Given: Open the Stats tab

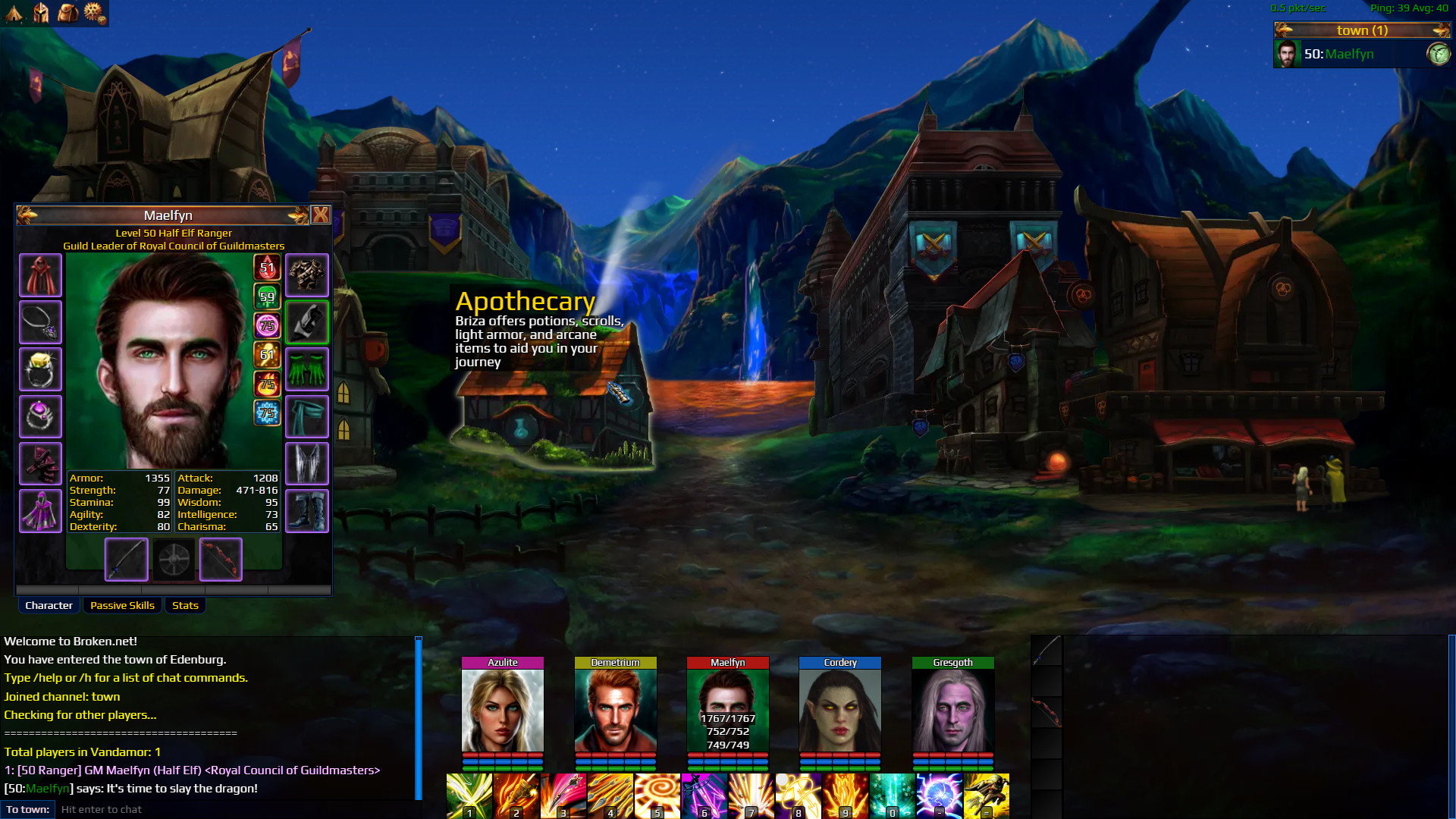Looking at the screenshot, I should [x=185, y=605].
